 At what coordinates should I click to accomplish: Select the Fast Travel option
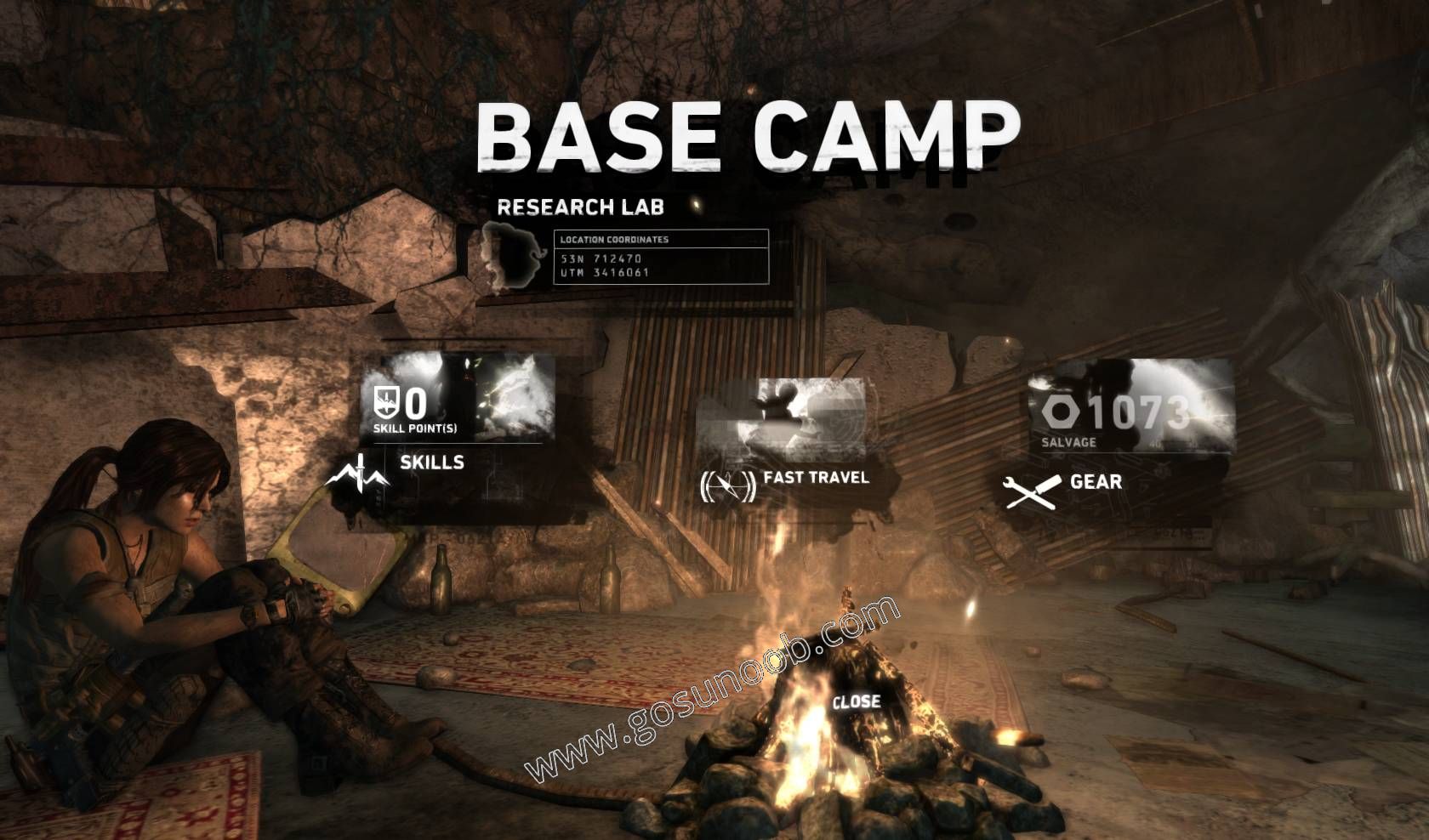(815, 478)
